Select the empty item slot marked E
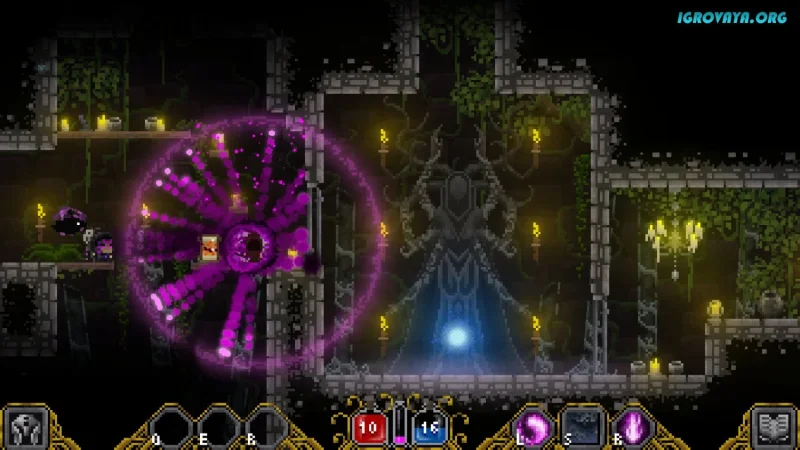 tap(217, 428)
